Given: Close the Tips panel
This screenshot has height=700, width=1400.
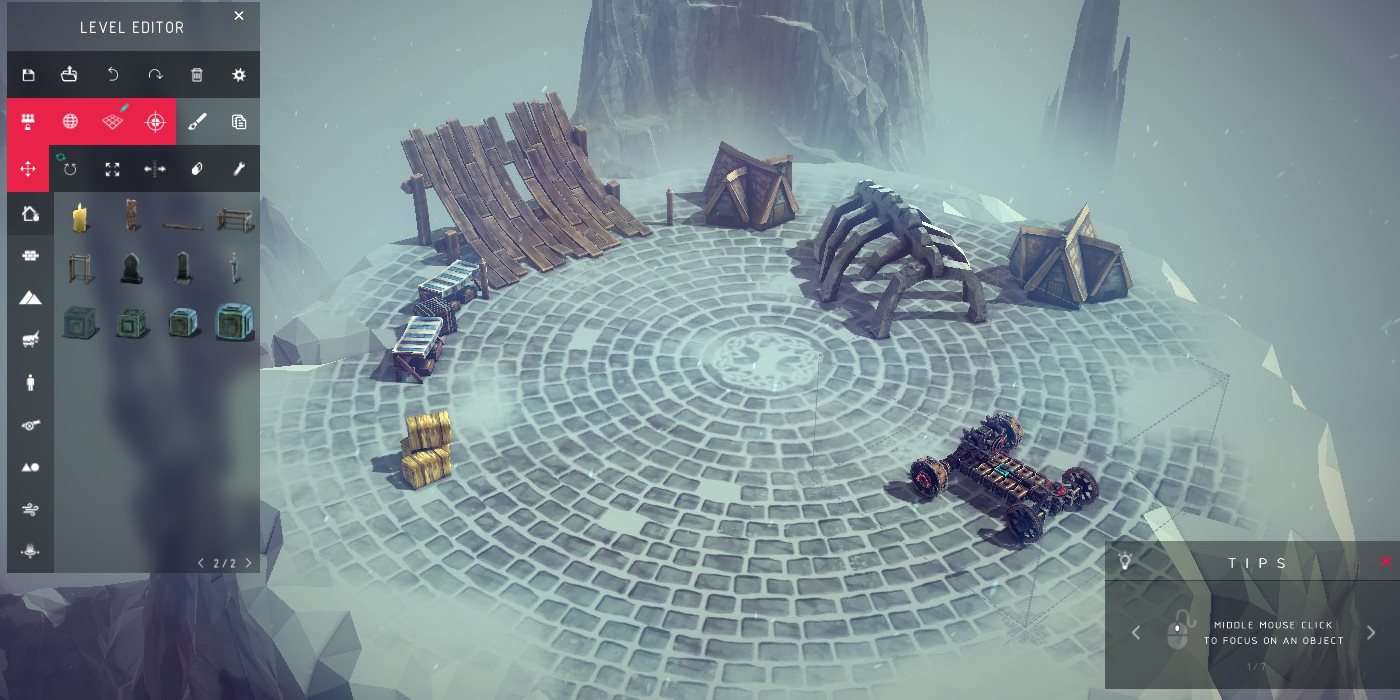Looking at the screenshot, I should tap(1386, 562).
